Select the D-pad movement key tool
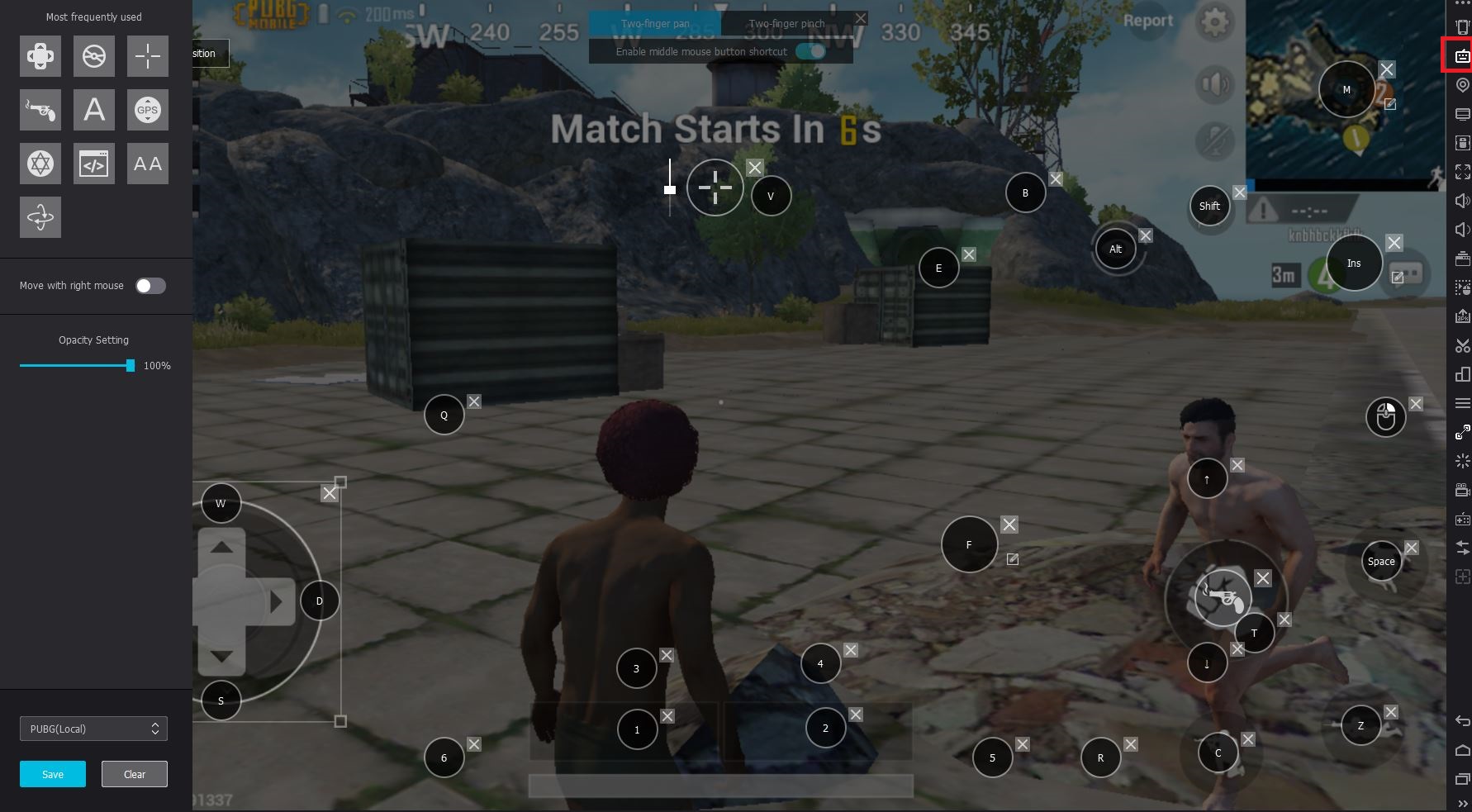This screenshot has width=1472, height=812. click(x=40, y=56)
